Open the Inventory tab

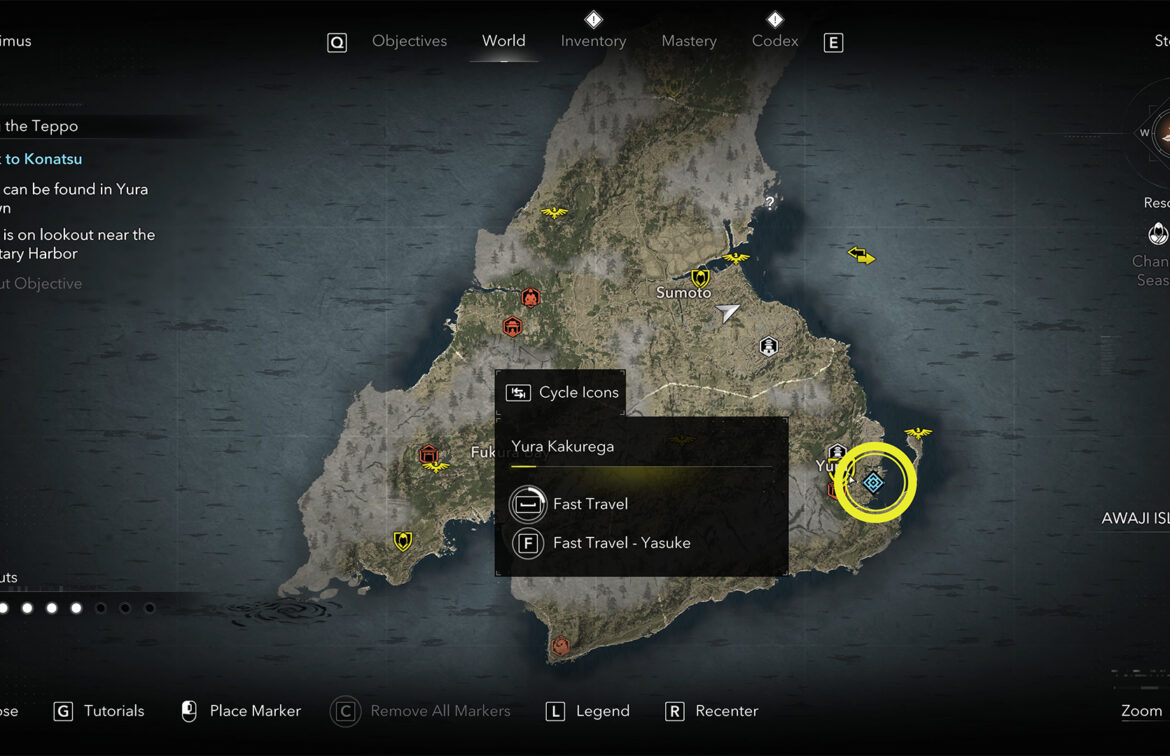coord(593,41)
